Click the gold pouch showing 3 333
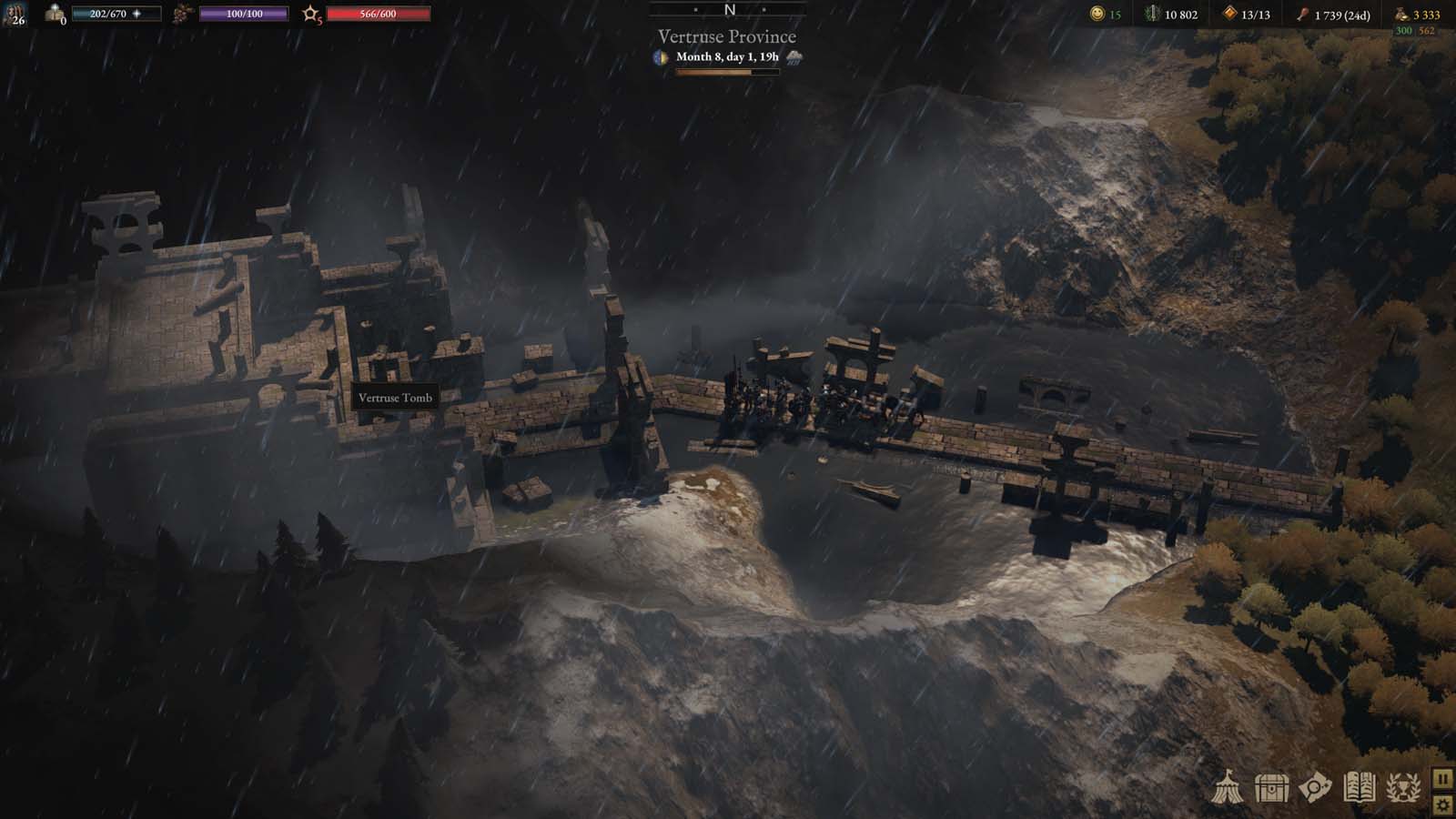The image size is (1456, 819). click(1401, 15)
